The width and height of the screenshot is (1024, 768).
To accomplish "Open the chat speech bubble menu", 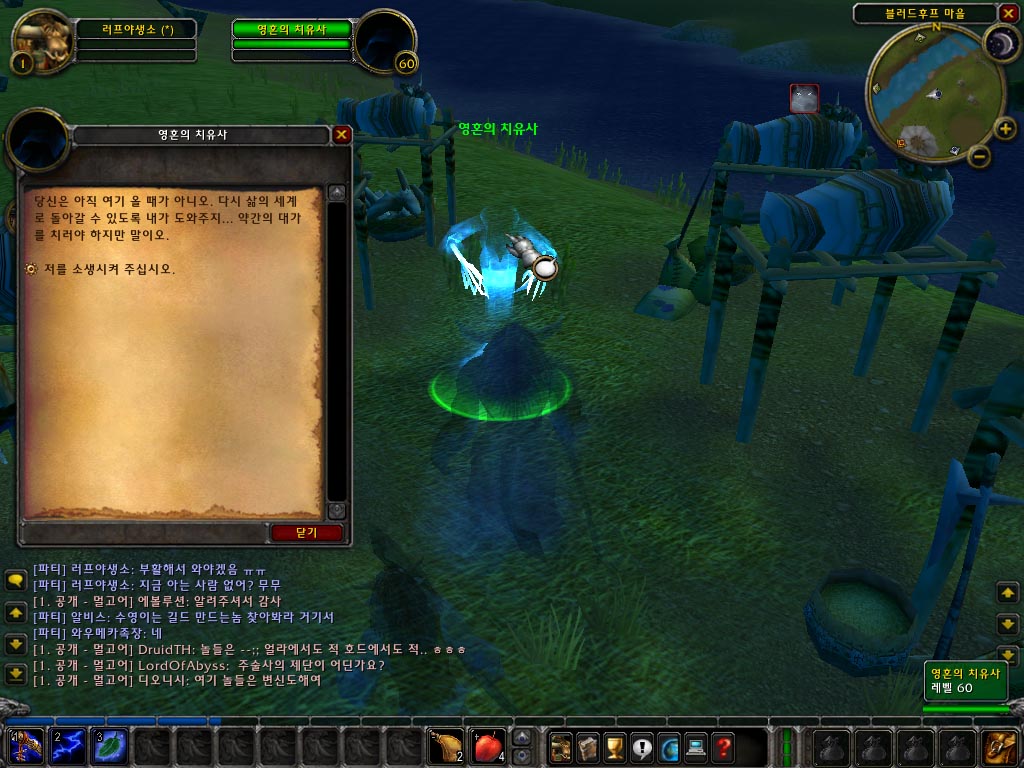I will [16, 580].
